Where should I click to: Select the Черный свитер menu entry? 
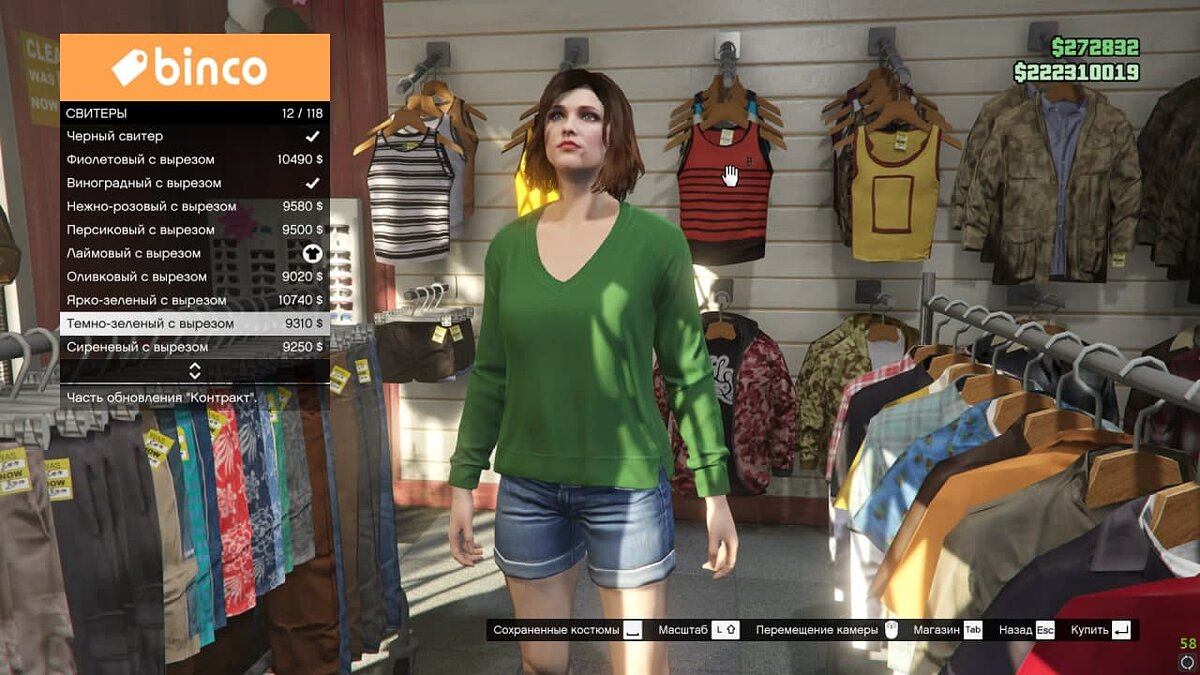click(x=194, y=136)
